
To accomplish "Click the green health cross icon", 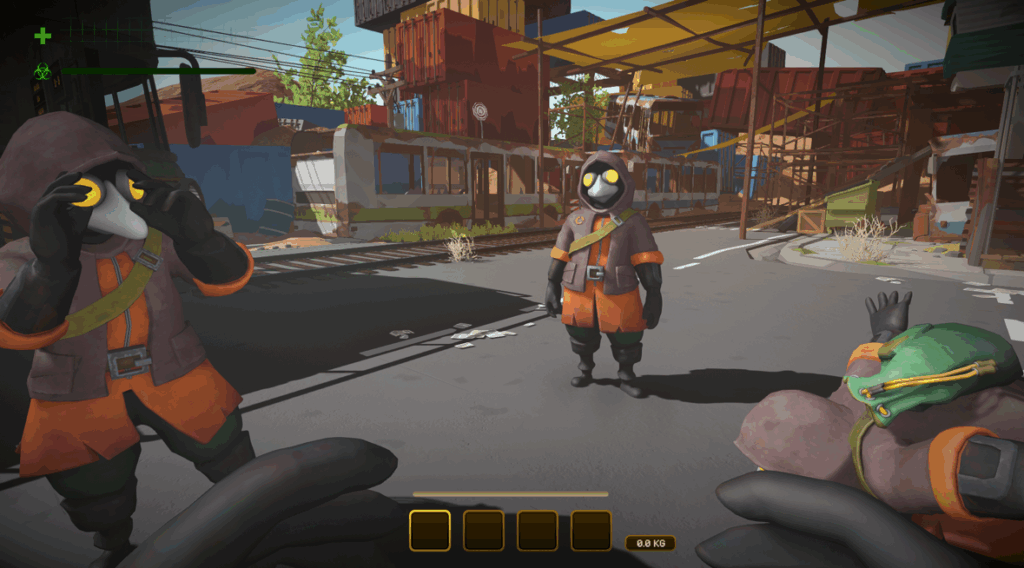I will click(43, 36).
